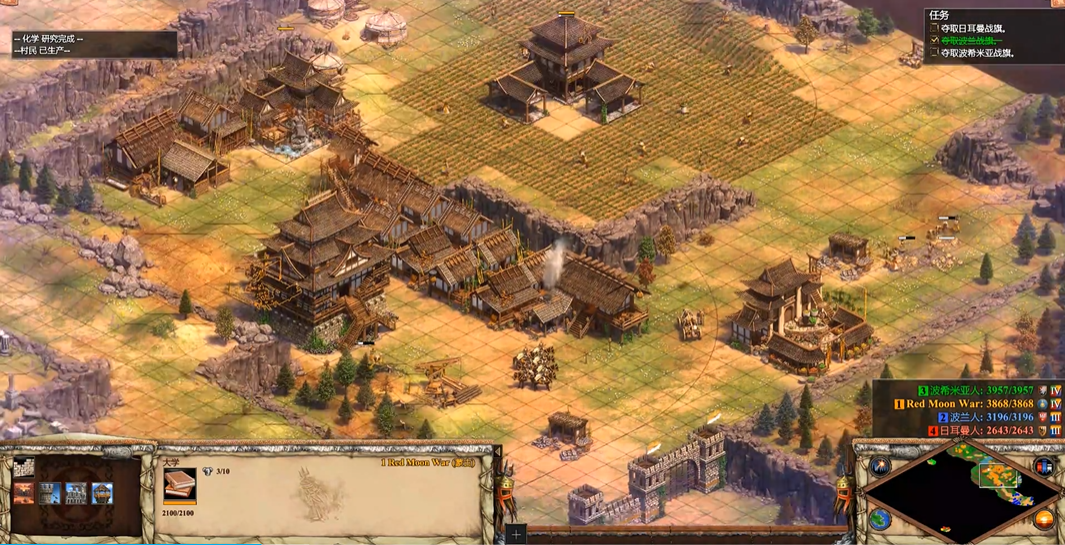This screenshot has height=545, width=1065.
Task: Click the 日耳曼人 player score entry
Action: (x=983, y=431)
